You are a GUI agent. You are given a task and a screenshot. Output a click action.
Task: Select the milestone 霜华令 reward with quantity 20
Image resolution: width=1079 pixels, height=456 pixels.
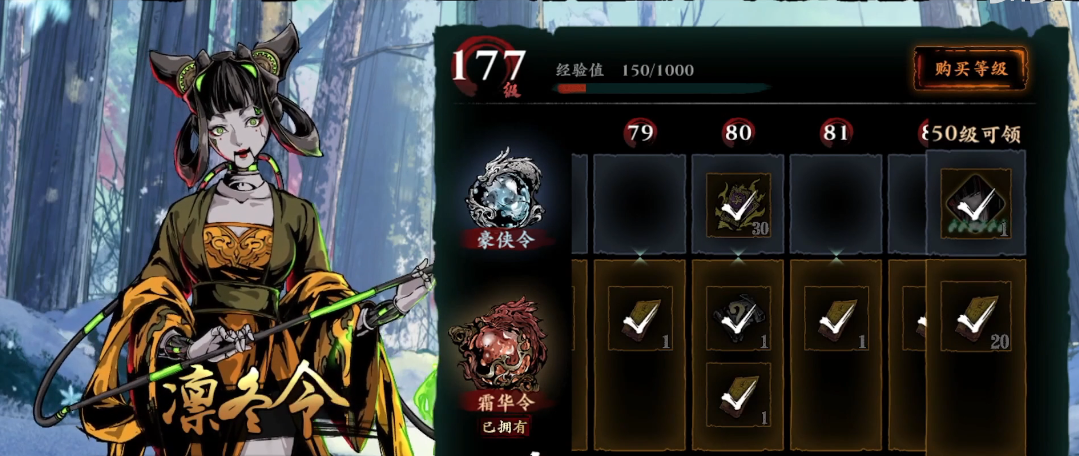975,315
